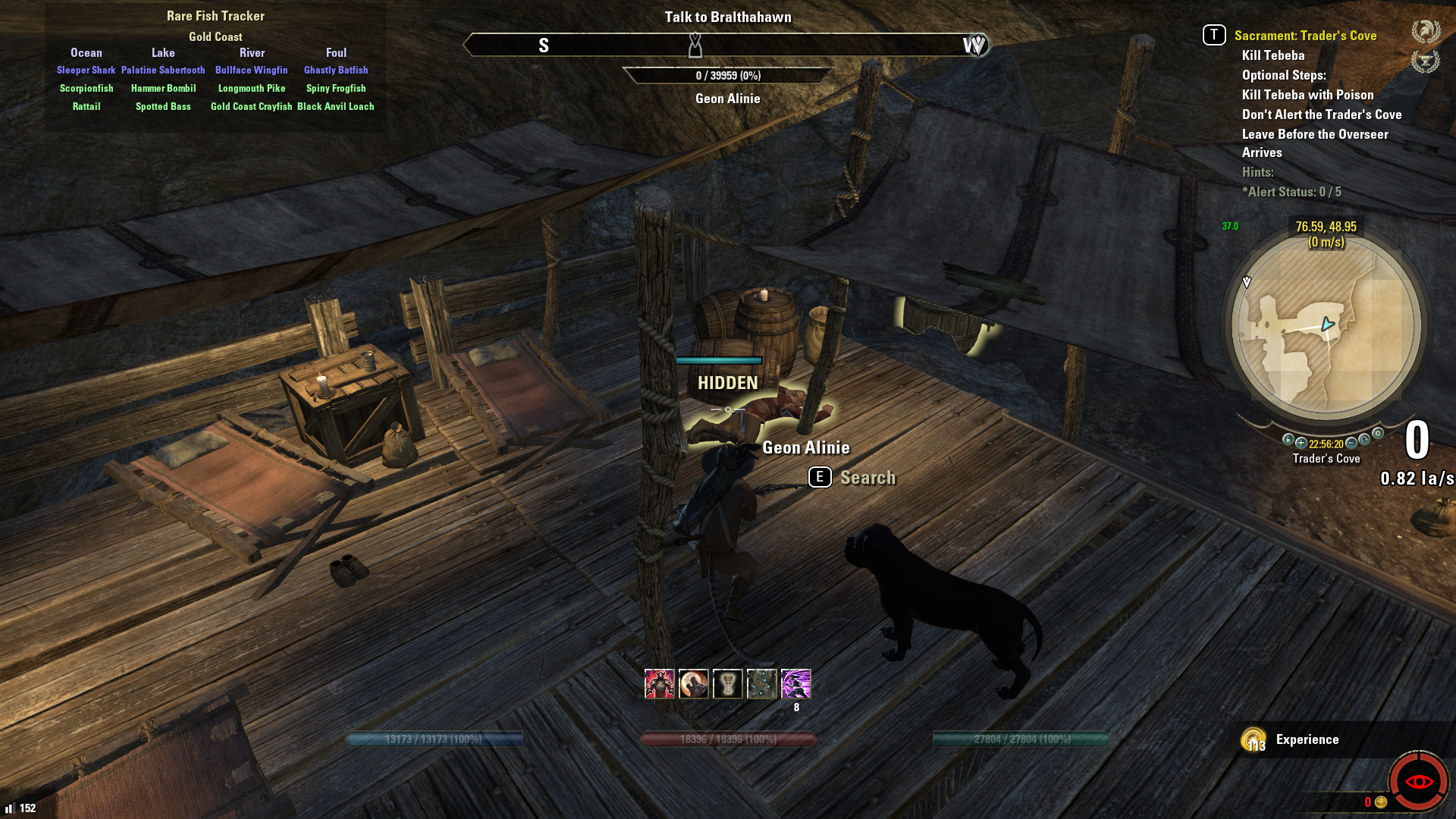Click the red eye stealth indicator
The width and height of the screenshot is (1456, 819).
[x=1418, y=781]
